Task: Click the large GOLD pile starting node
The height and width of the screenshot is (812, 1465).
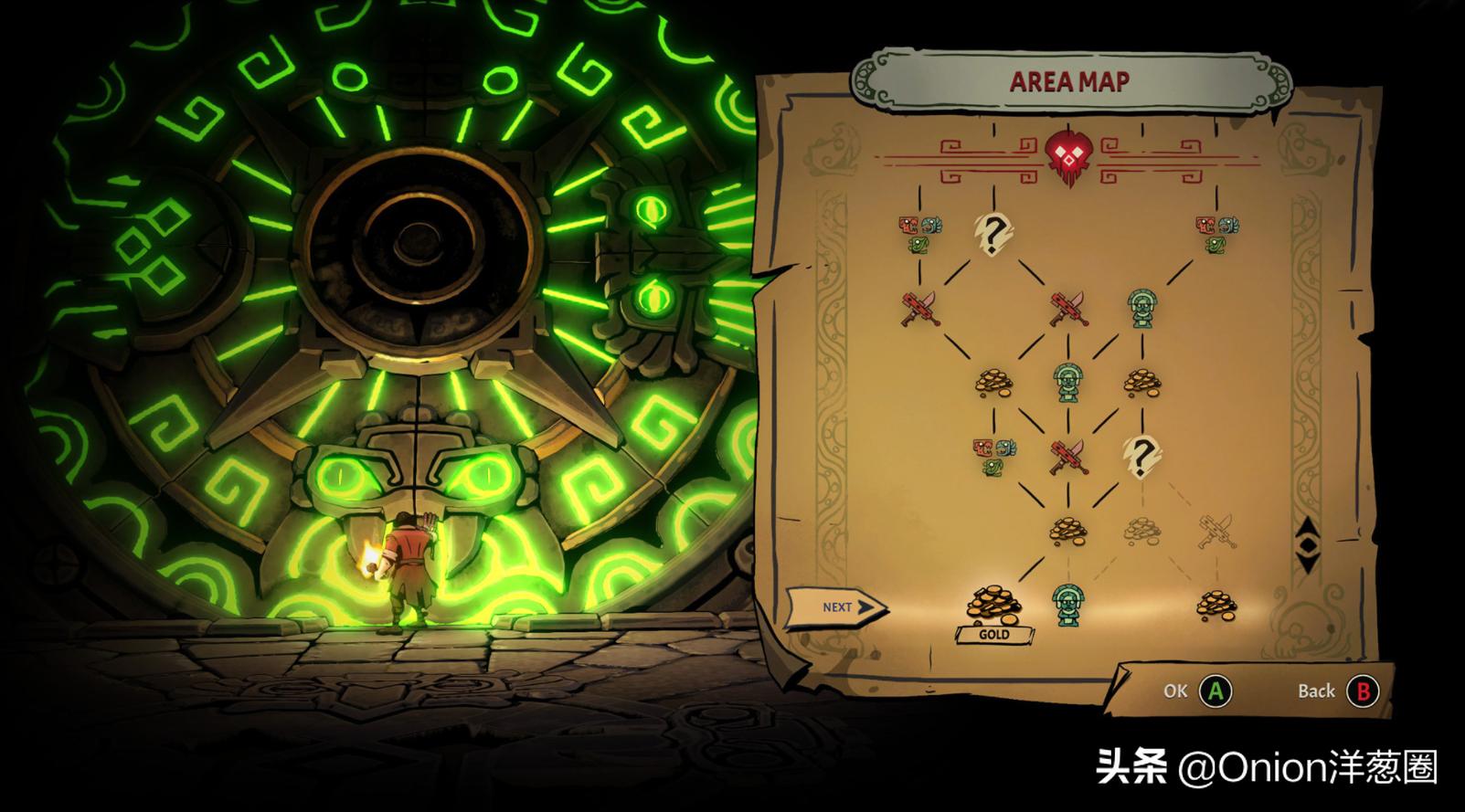Action: coord(994,603)
